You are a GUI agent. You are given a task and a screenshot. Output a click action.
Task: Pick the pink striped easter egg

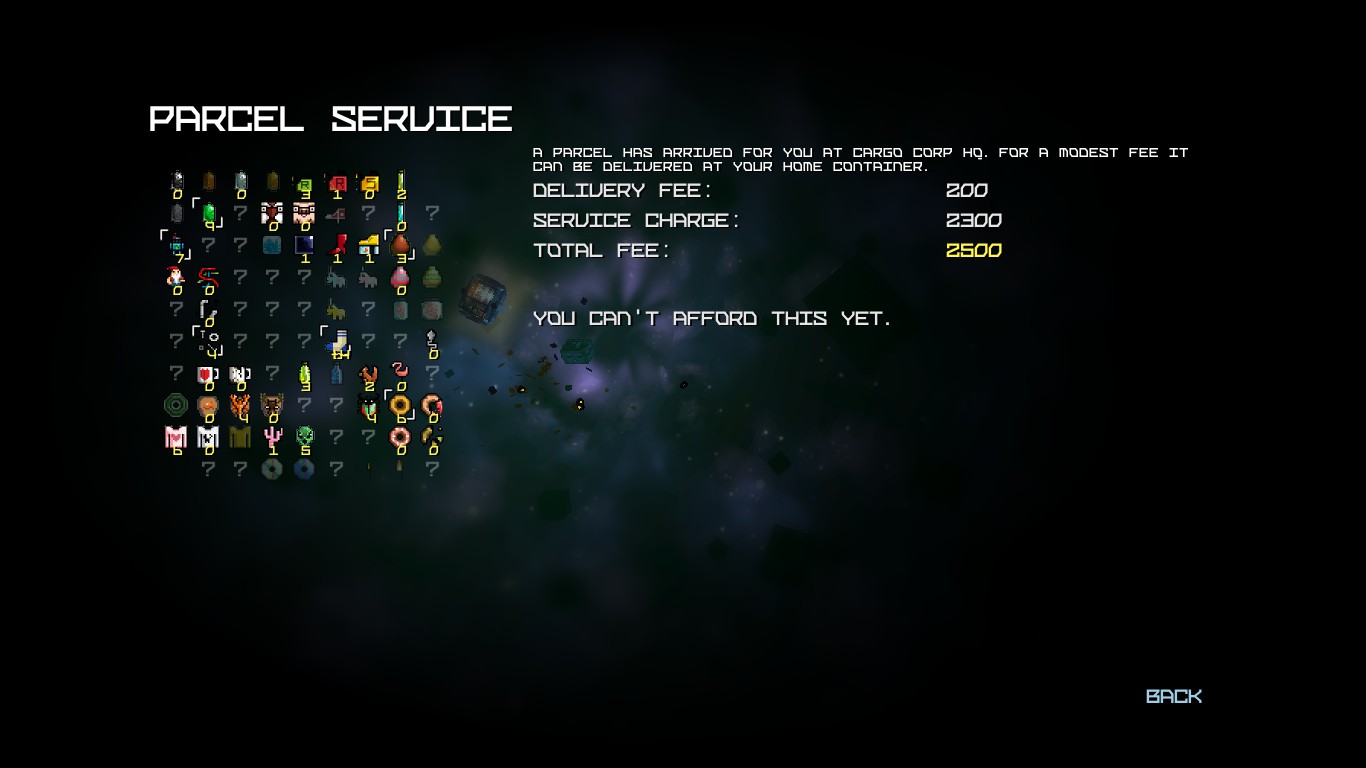pos(400,277)
